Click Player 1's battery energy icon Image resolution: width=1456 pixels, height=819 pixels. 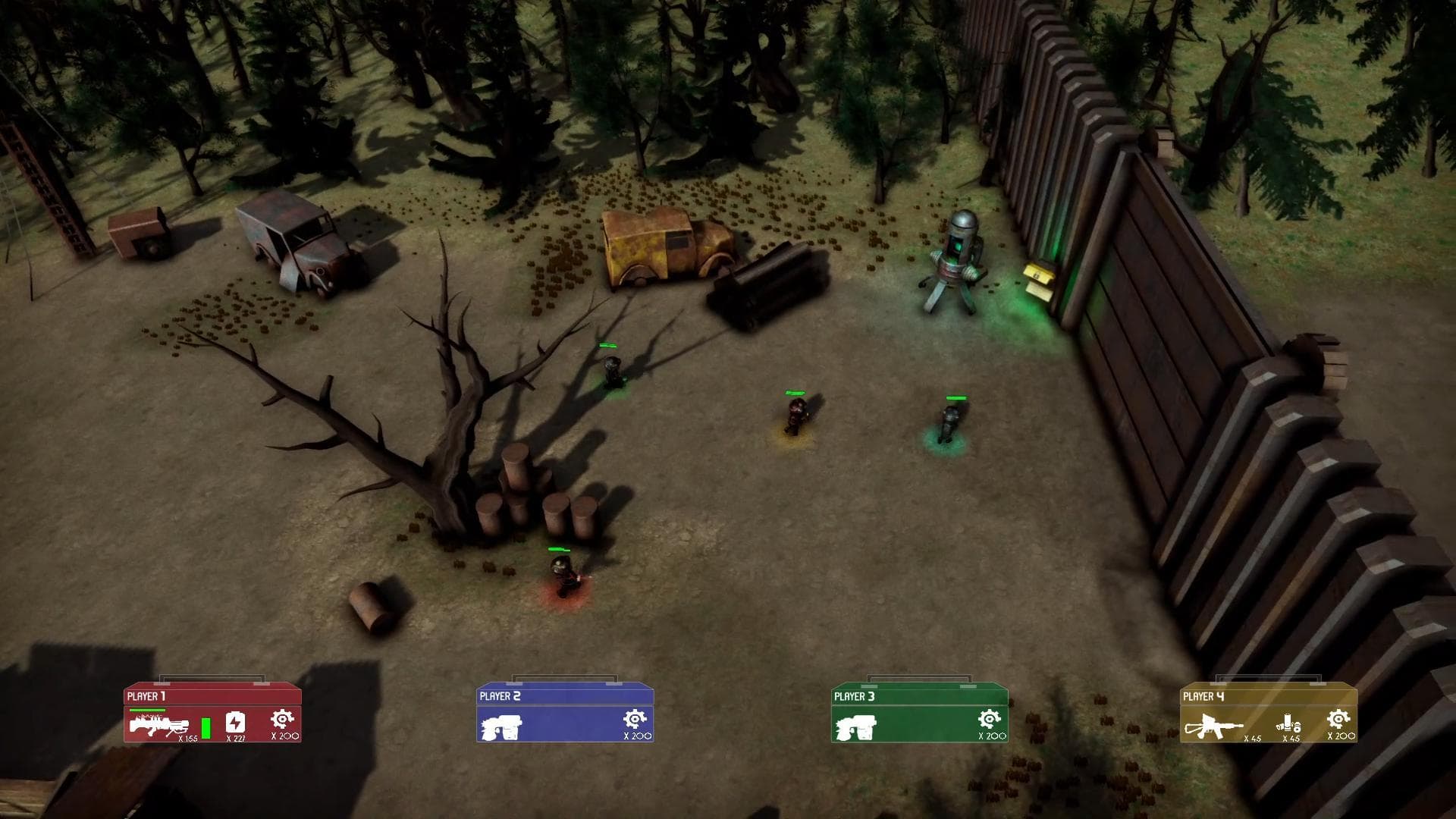(x=236, y=722)
